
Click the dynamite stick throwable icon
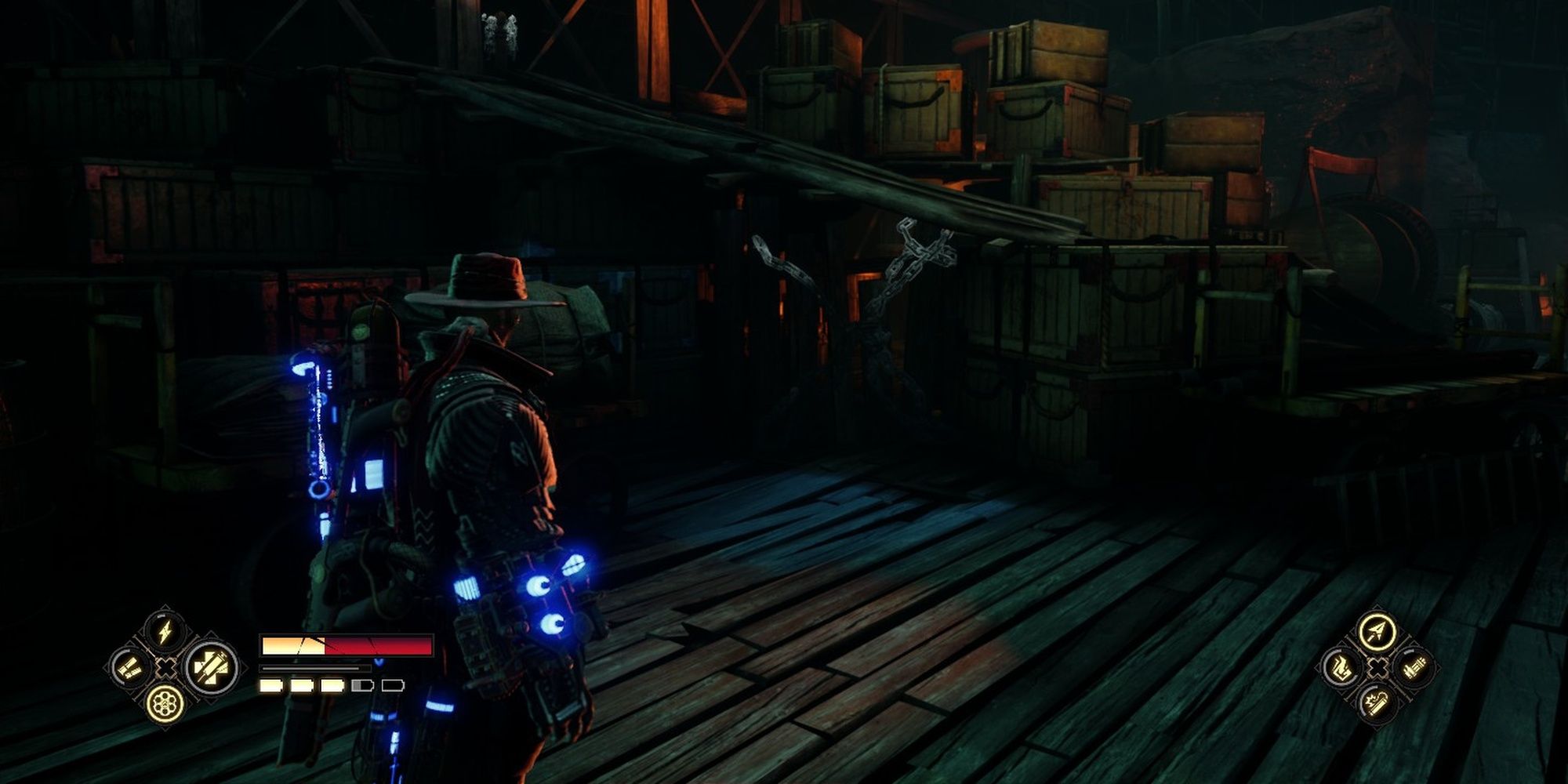[x=1376, y=702]
